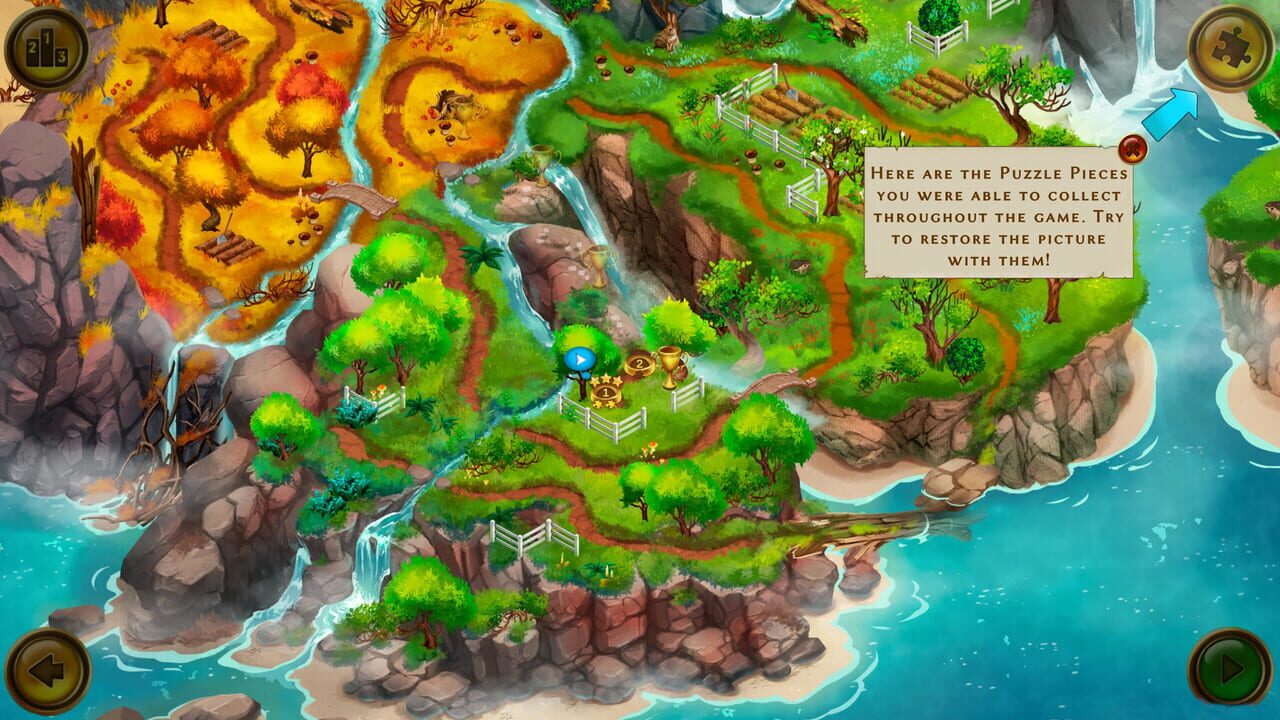Image resolution: width=1280 pixels, height=720 pixels.
Task: Select the level 1 medal with three stars
Action: (x=606, y=393)
